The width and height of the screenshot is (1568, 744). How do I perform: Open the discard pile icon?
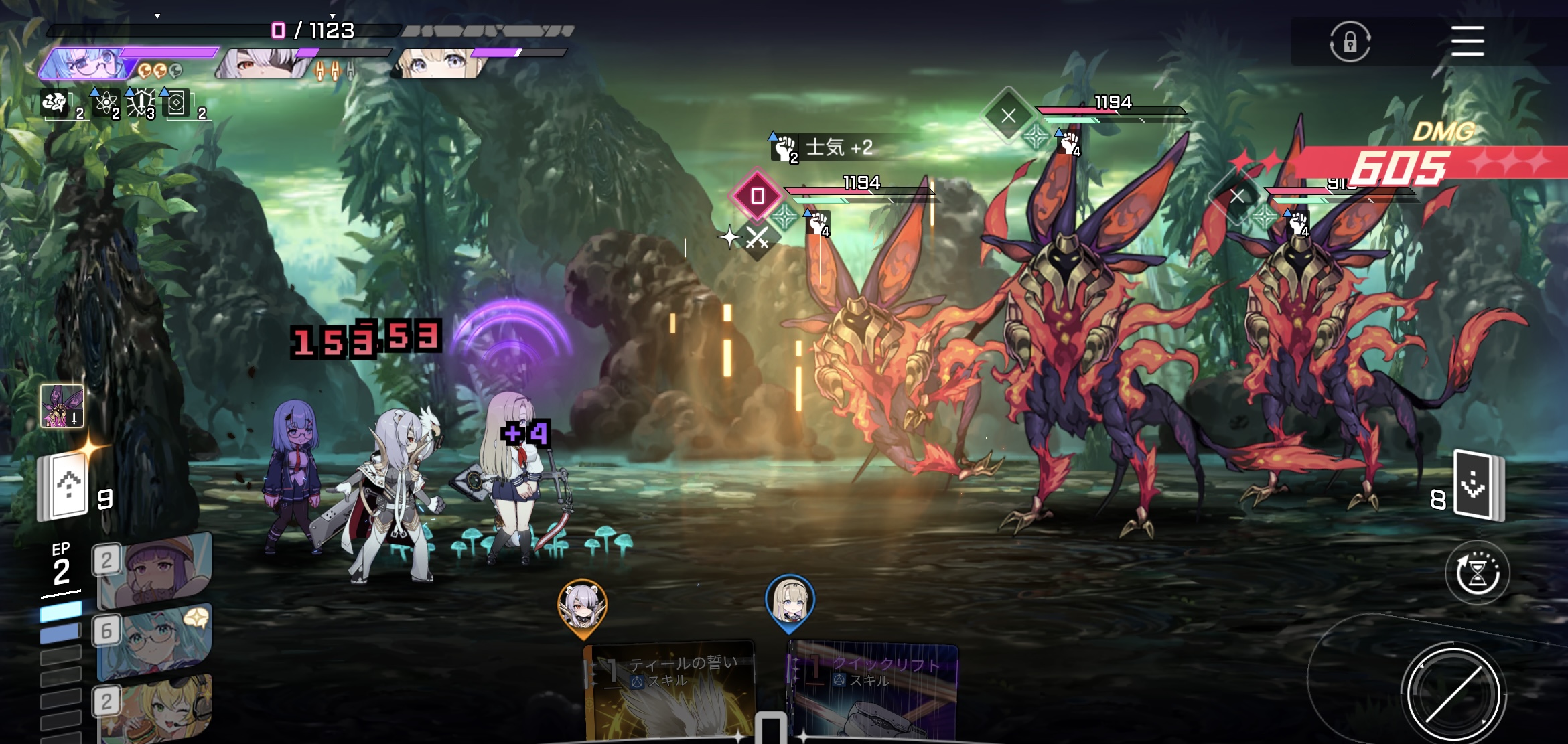(1478, 486)
